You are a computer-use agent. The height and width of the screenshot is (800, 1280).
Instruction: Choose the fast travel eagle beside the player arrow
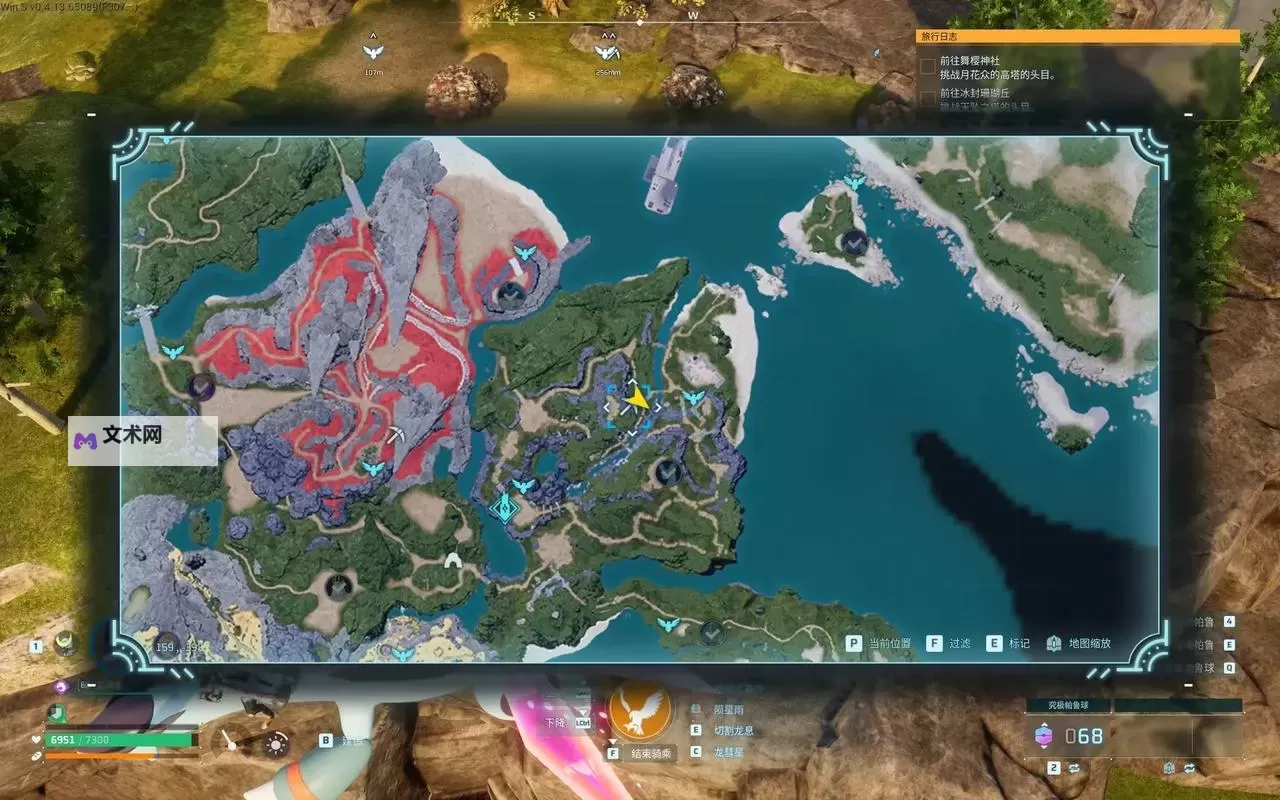tap(692, 398)
